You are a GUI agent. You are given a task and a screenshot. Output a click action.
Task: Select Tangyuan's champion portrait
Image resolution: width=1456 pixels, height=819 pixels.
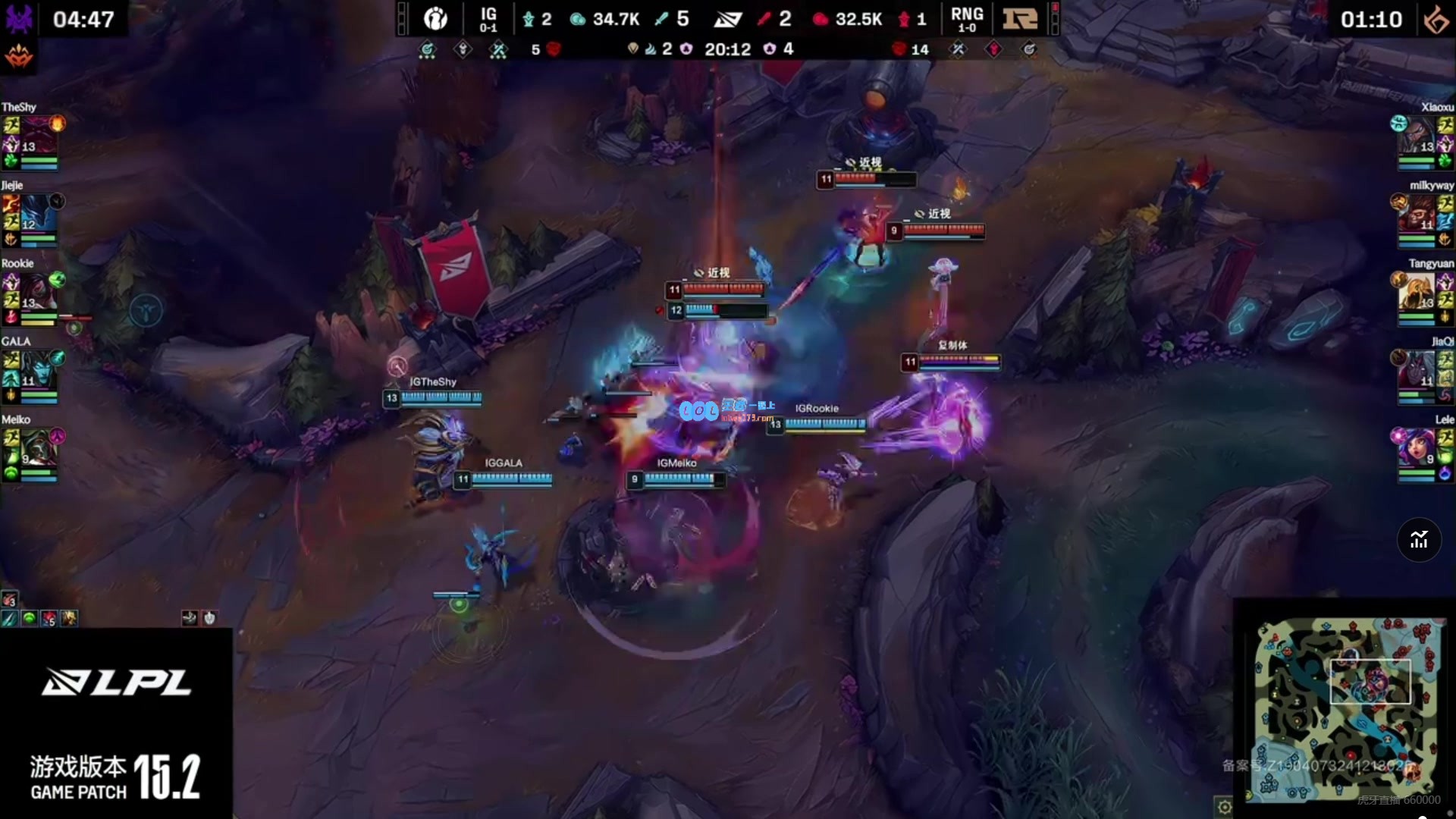(1416, 291)
